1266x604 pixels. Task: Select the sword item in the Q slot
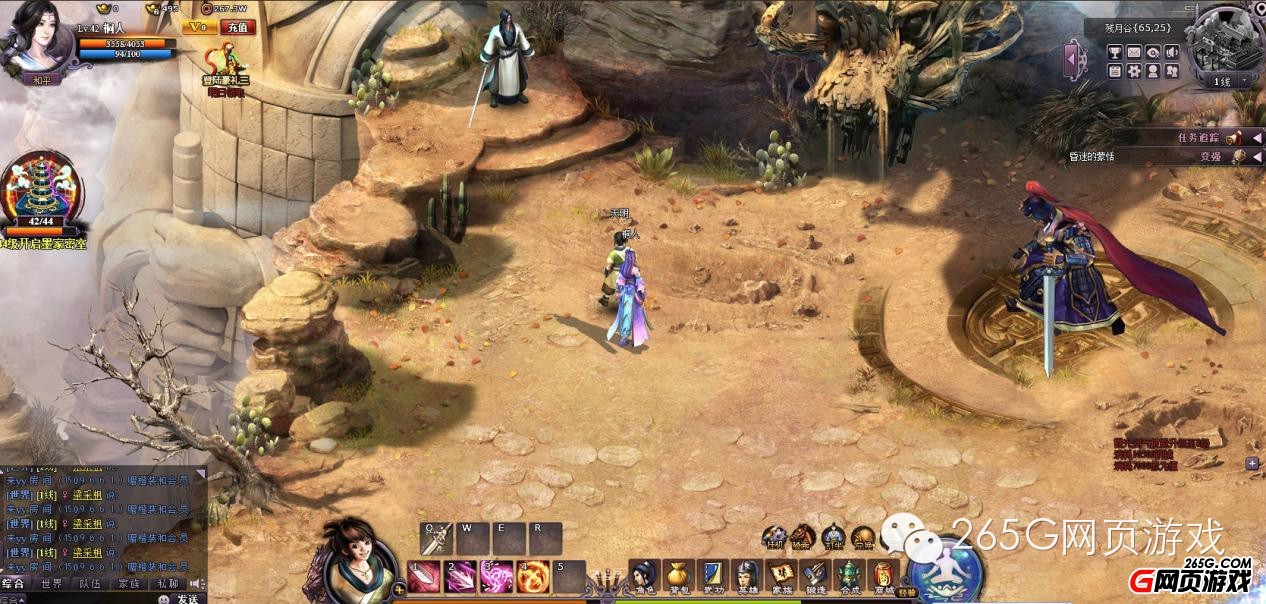pos(436,539)
